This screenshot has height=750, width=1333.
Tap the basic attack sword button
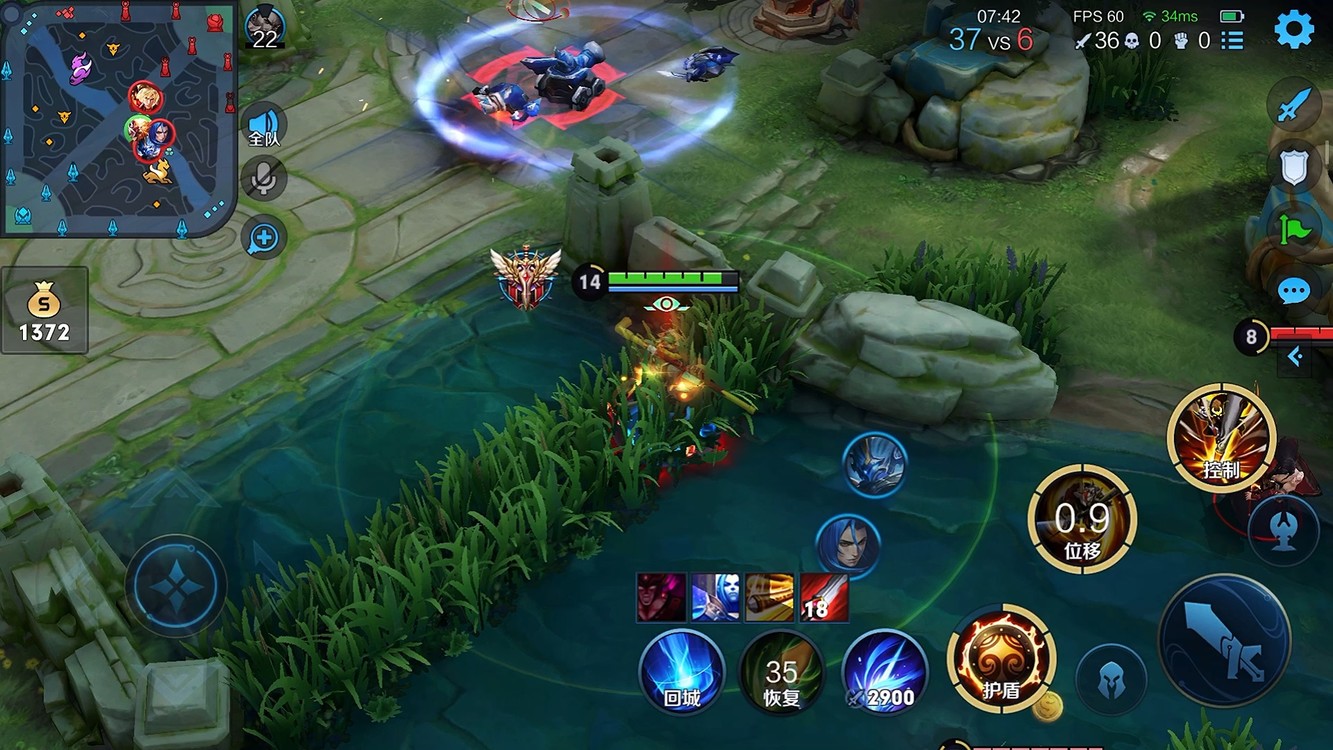click(x=1224, y=640)
